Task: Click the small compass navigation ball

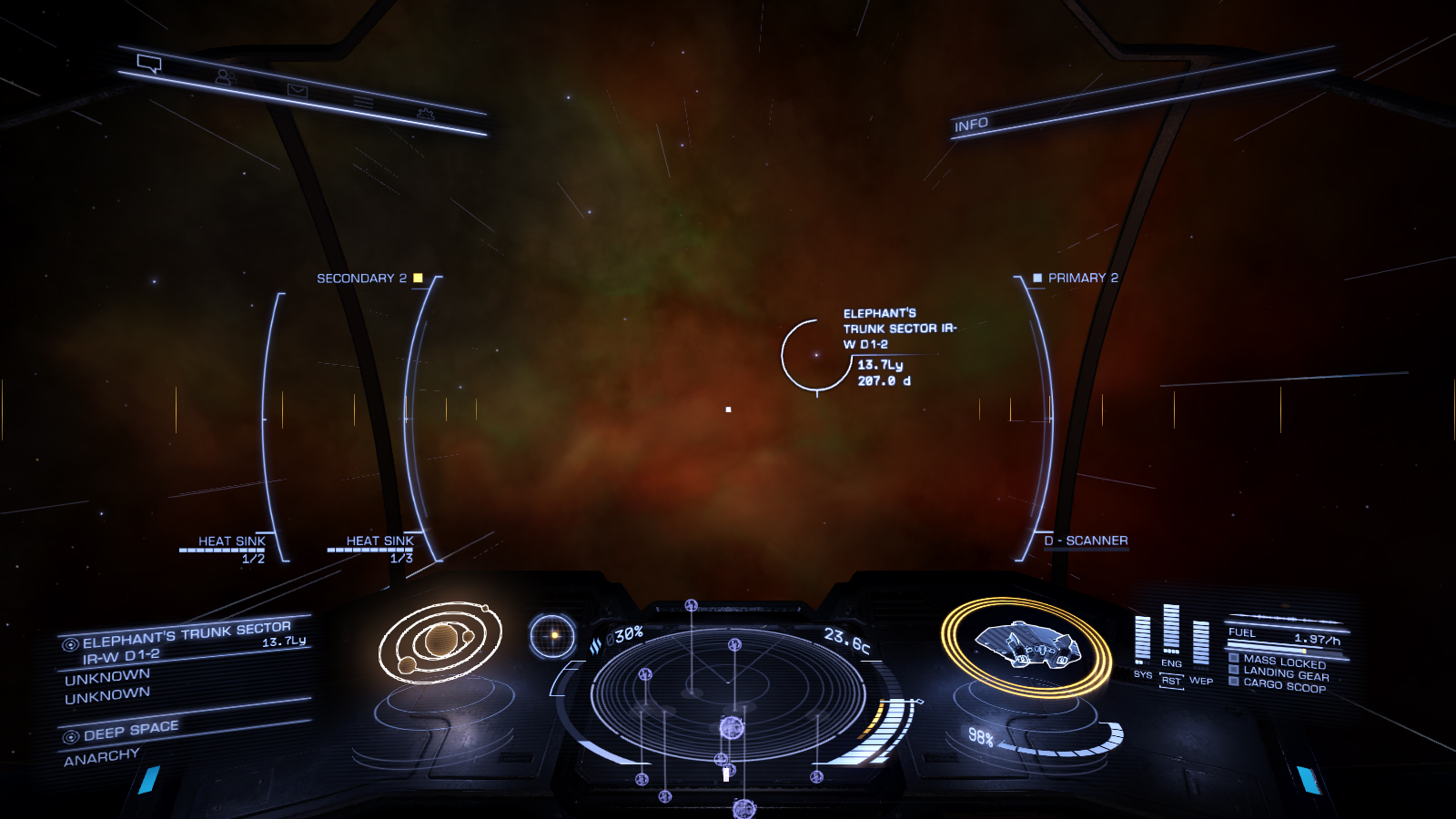Action: [x=552, y=635]
